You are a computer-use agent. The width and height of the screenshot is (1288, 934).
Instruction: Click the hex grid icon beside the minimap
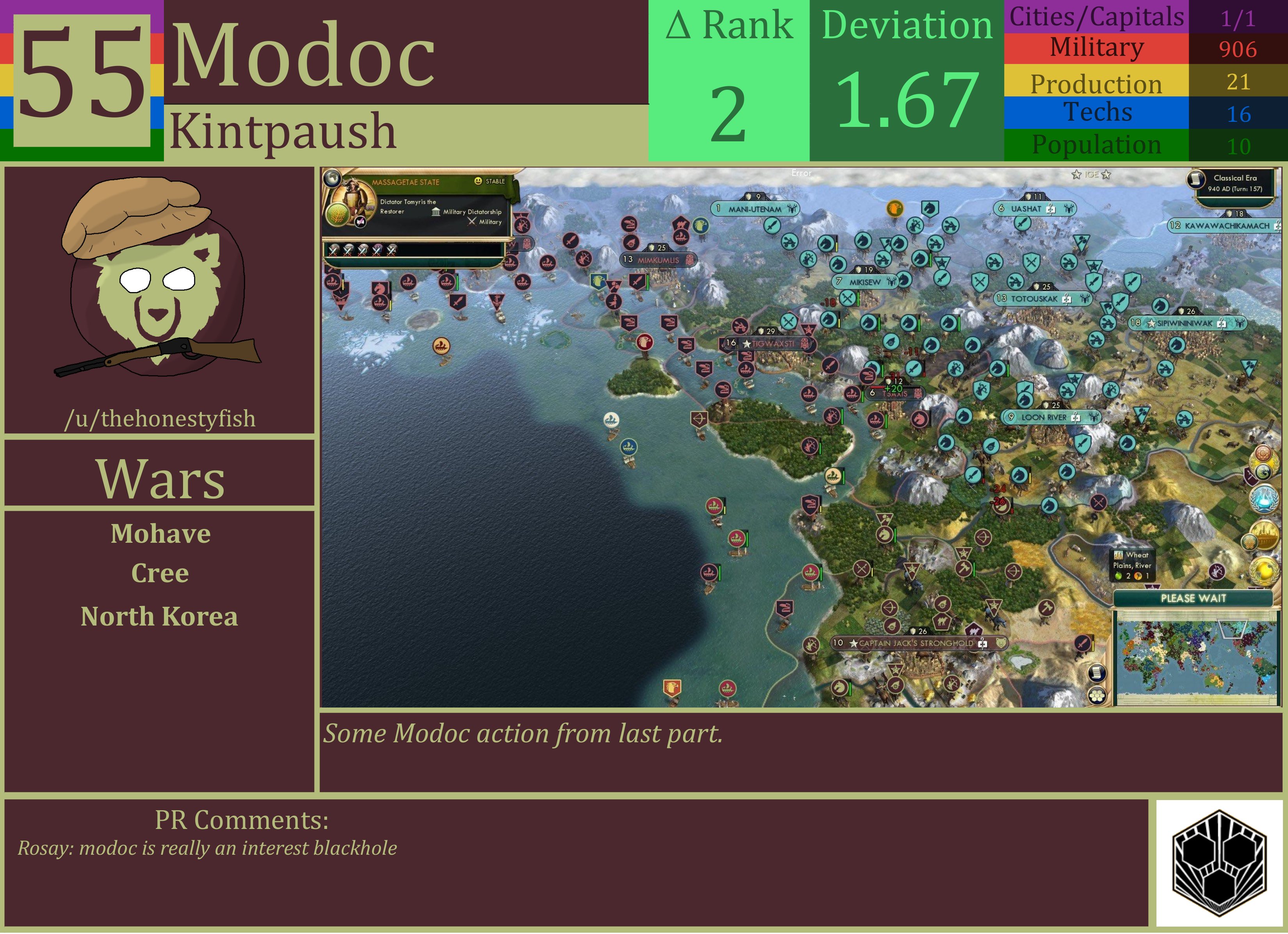point(1097,697)
